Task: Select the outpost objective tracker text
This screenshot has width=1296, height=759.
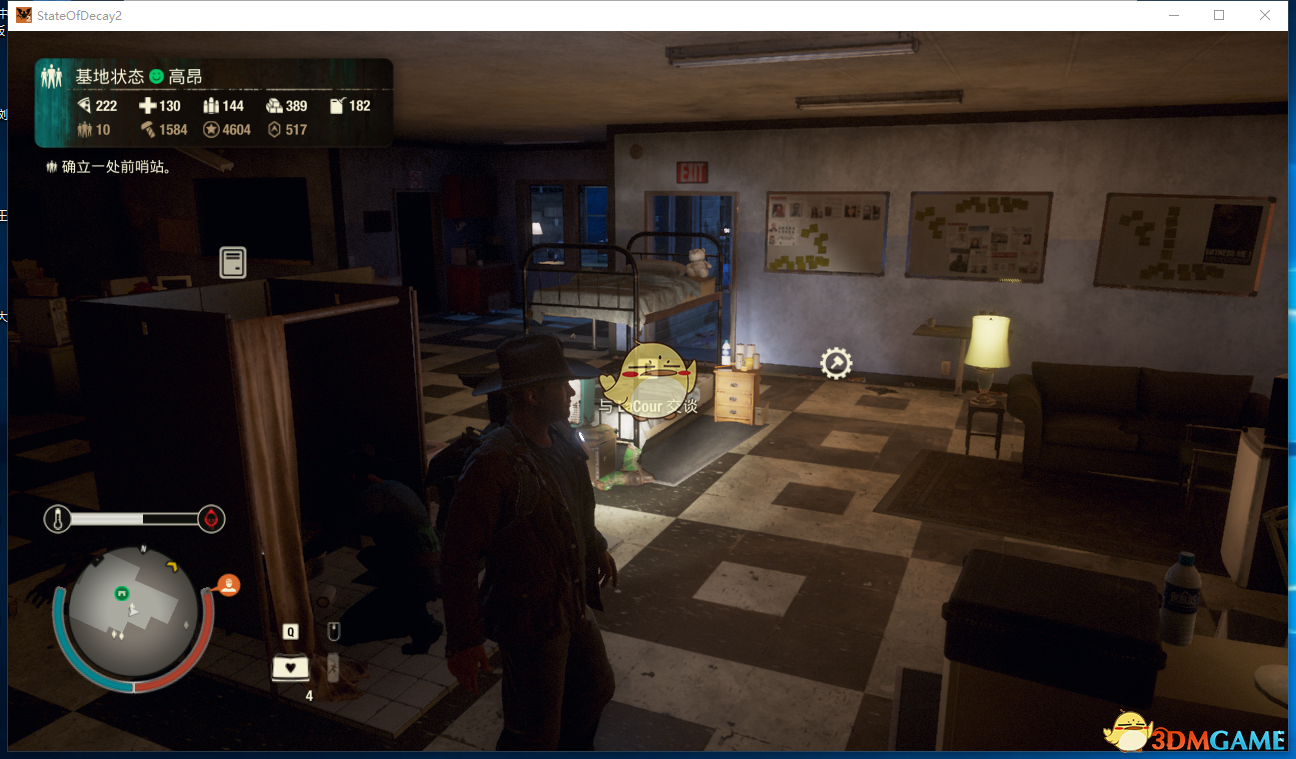Action: tap(116, 167)
